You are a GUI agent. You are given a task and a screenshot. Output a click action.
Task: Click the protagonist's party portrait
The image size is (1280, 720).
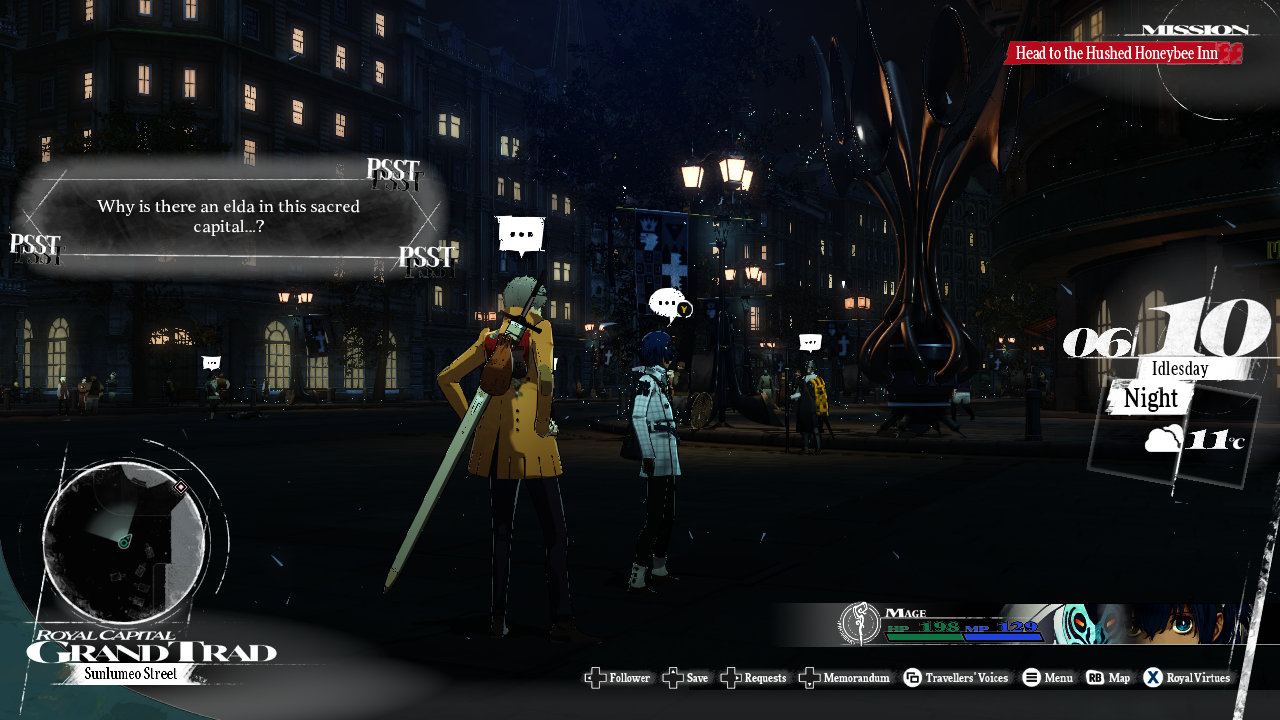coord(1150,625)
